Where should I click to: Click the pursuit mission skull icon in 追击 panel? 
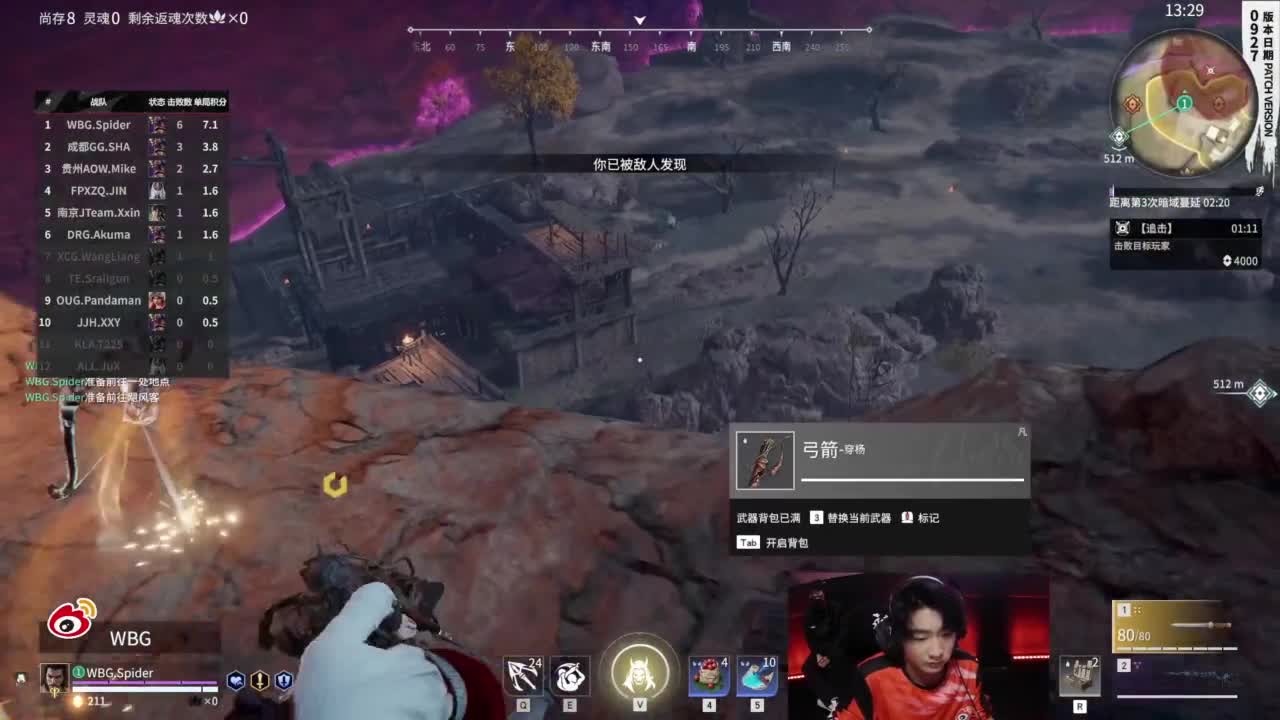(1124, 228)
